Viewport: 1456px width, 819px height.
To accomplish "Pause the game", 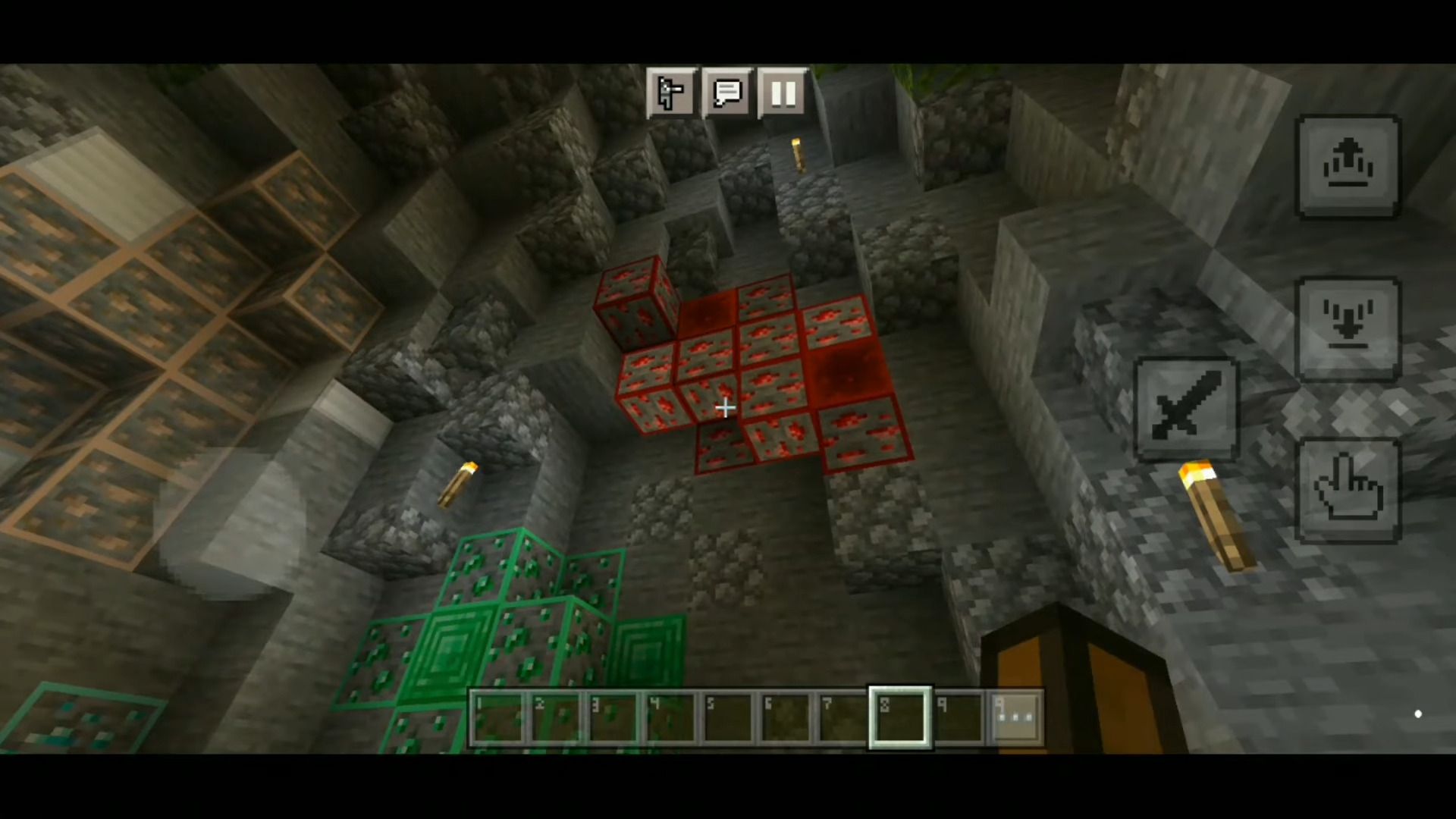I will tap(783, 93).
